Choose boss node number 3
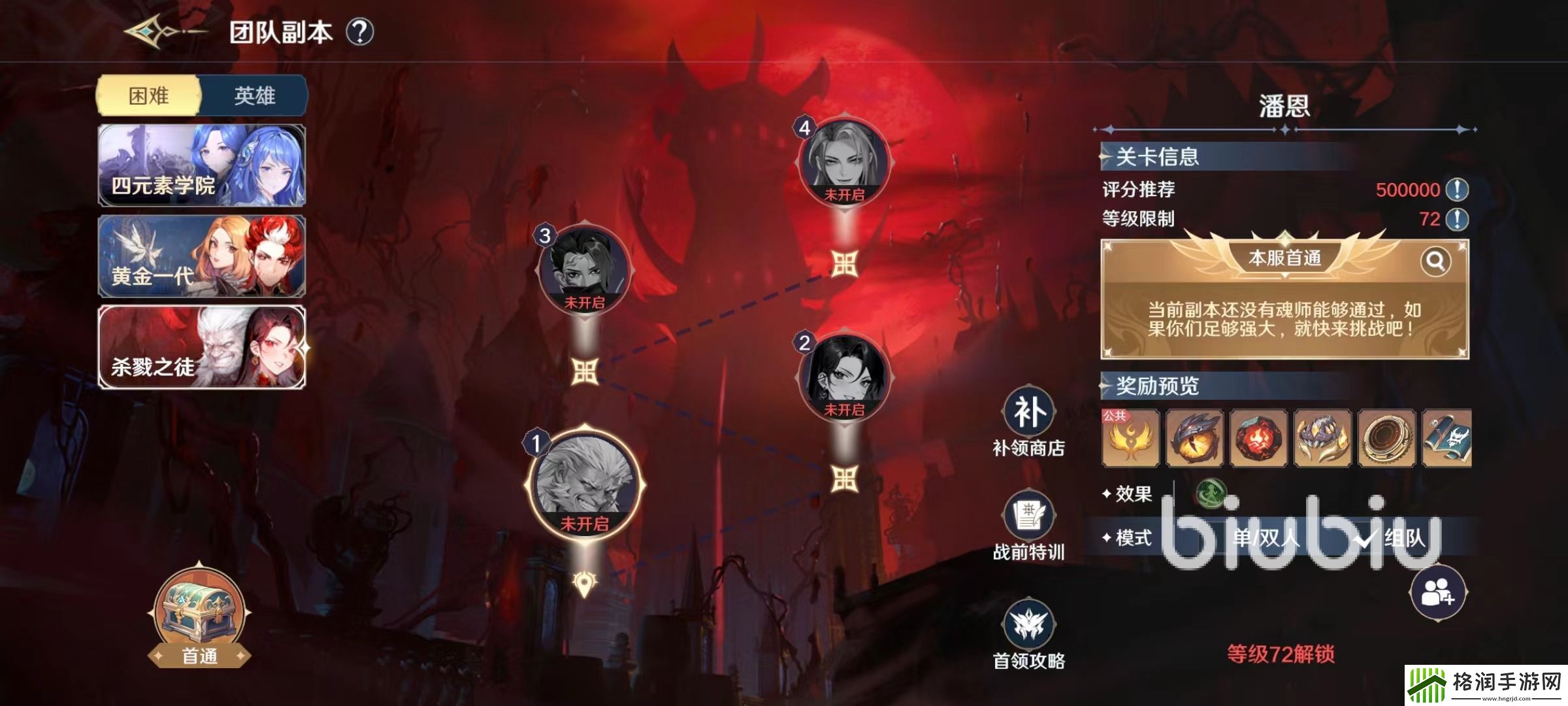 tap(584, 269)
